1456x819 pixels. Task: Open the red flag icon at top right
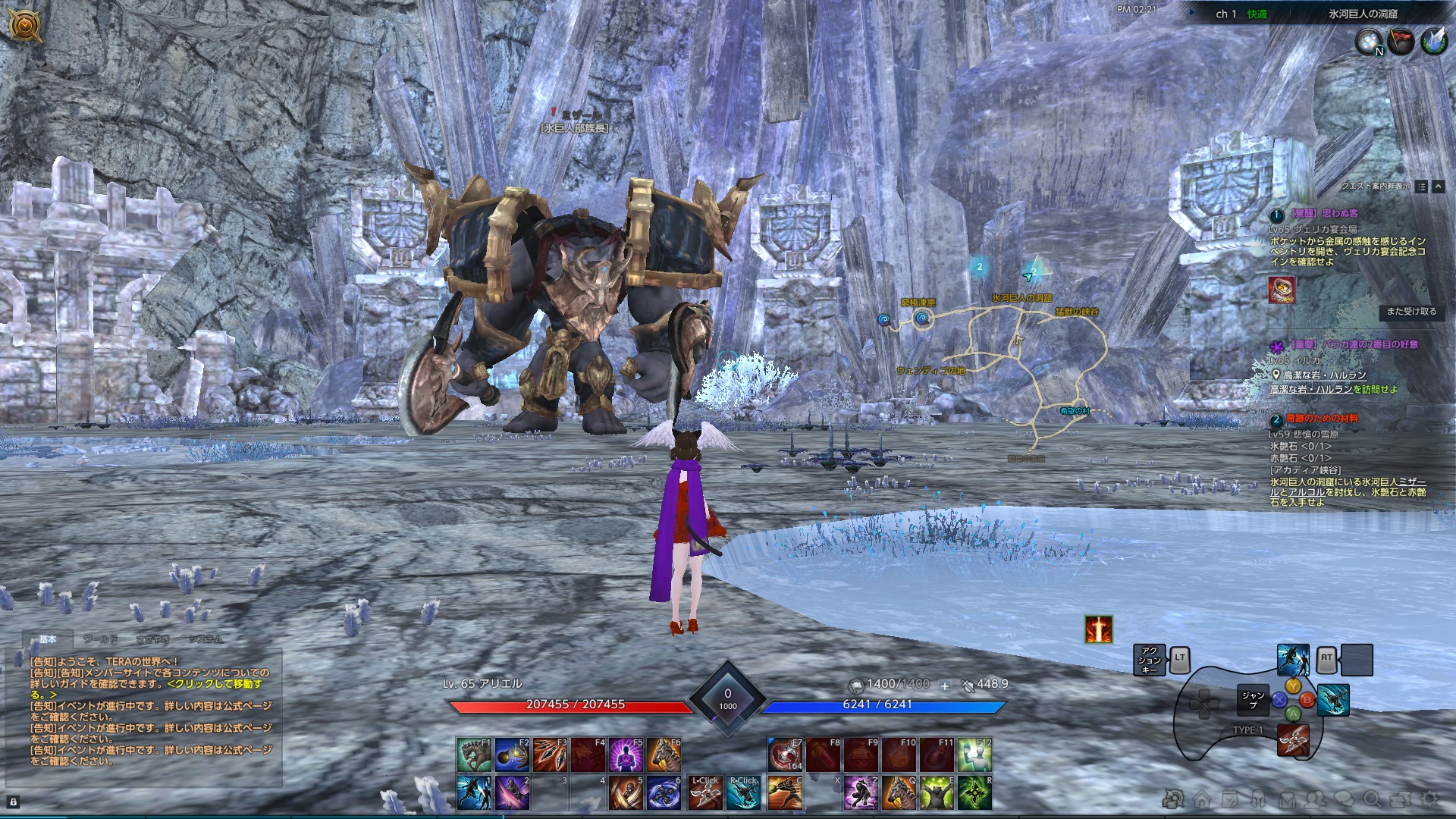[1401, 42]
